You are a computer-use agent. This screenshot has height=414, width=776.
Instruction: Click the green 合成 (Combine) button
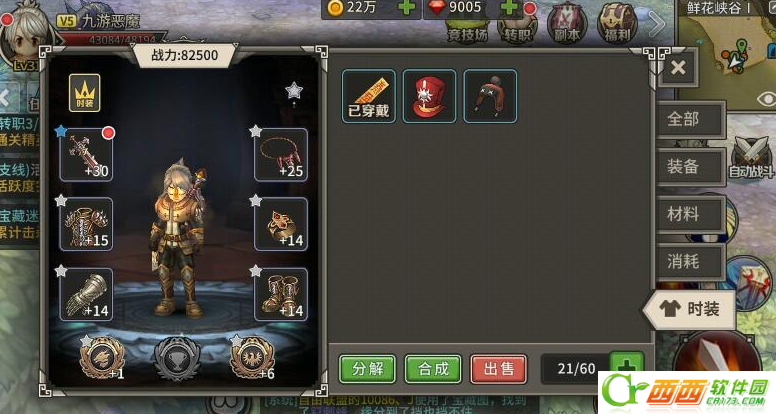[x=433, y=368]
